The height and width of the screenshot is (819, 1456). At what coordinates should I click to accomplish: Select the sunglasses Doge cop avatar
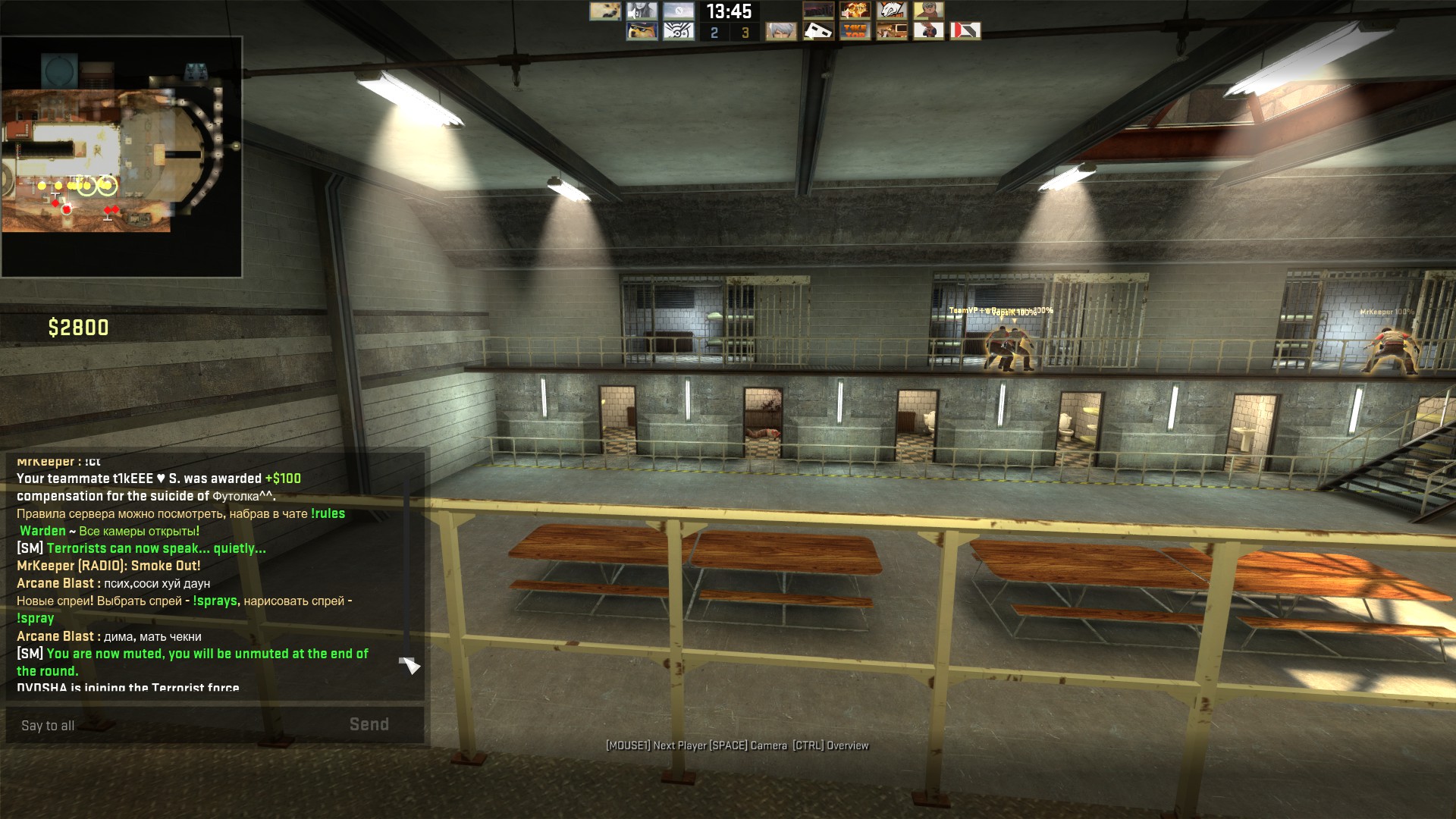[642, 31]
